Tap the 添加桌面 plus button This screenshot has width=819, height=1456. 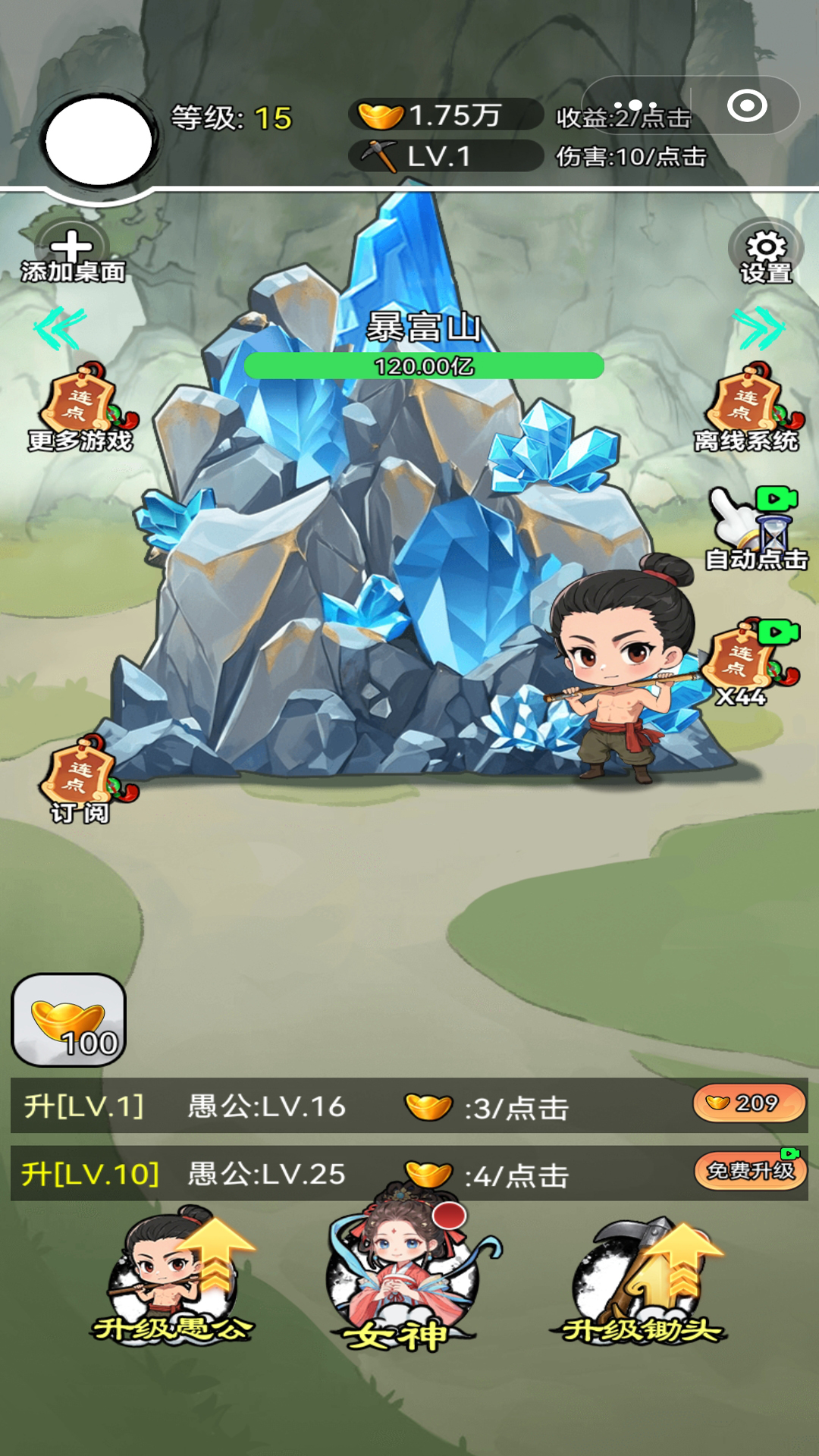click(72, 255)
